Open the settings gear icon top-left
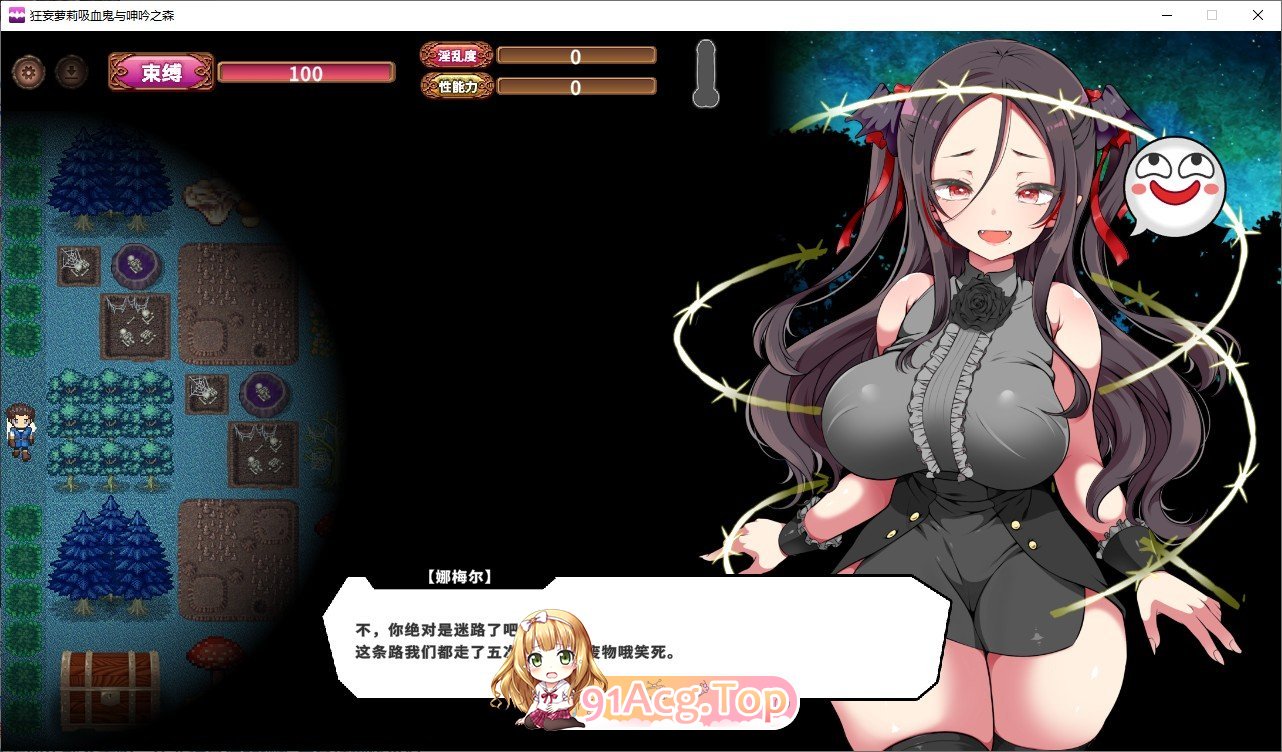Image resolution: width=1282 pixels, height=752 pixels. point(28,72)
